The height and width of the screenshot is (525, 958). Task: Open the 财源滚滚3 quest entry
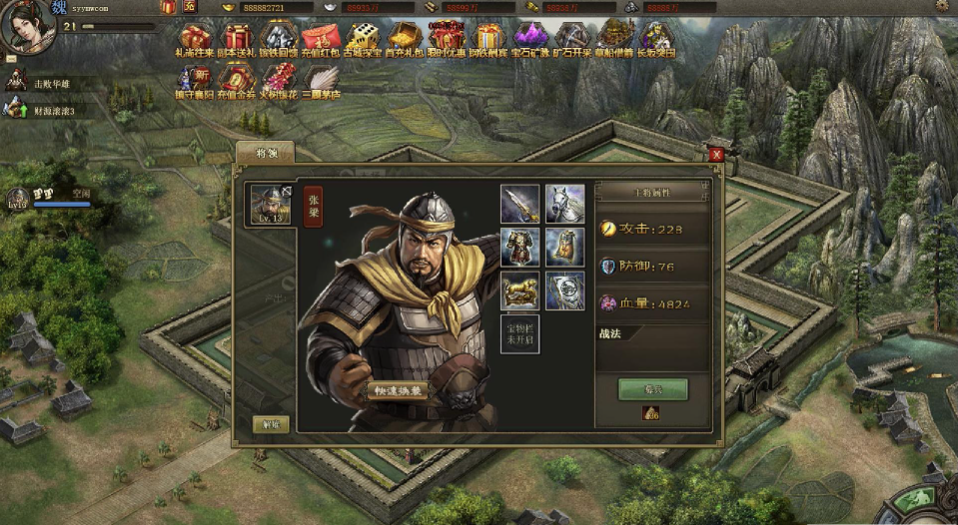[50, 110]
